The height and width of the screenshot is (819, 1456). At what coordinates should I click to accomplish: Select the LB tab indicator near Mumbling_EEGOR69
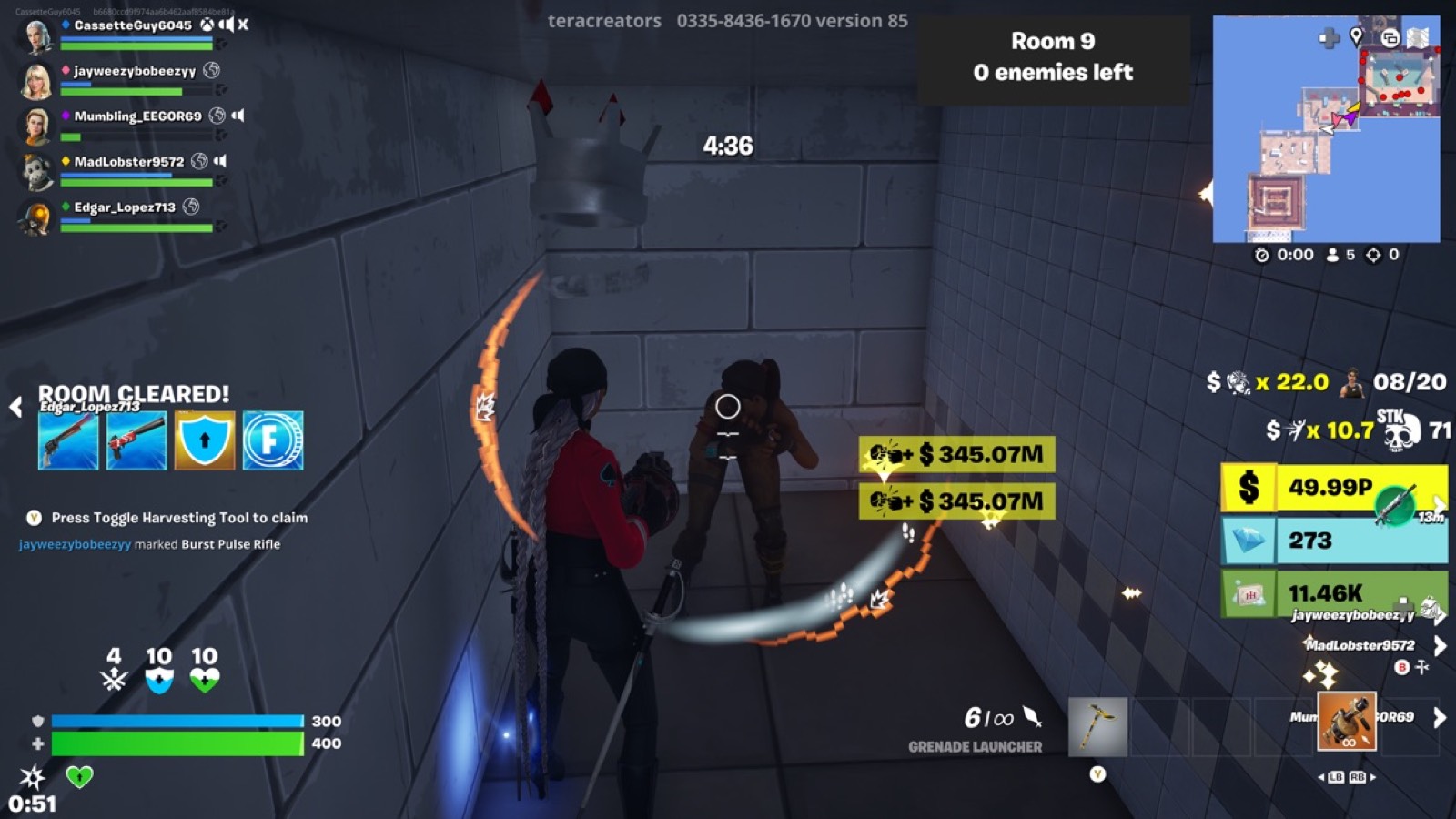coord(1337,777)
